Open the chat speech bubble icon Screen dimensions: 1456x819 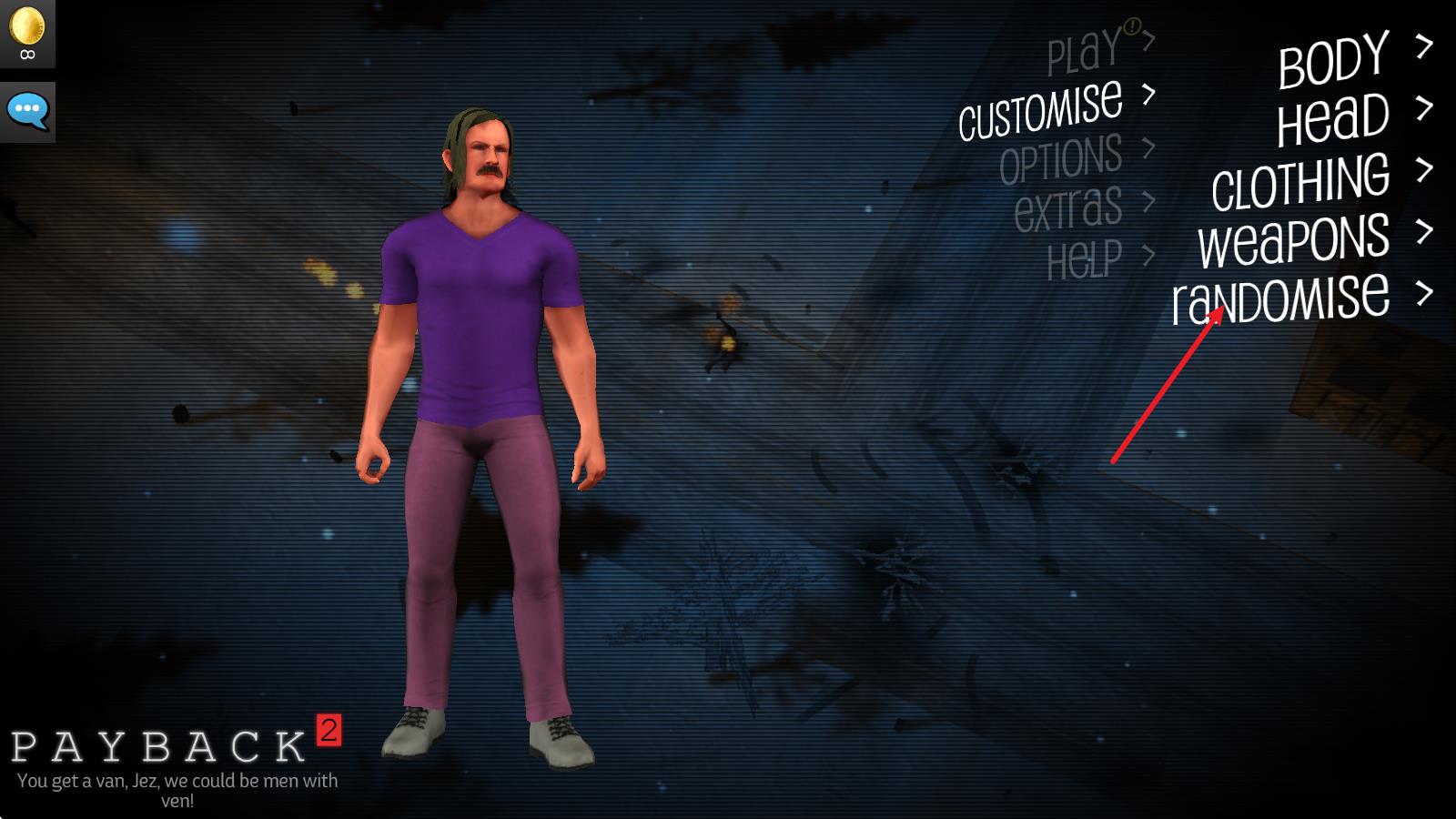point(27,111)
